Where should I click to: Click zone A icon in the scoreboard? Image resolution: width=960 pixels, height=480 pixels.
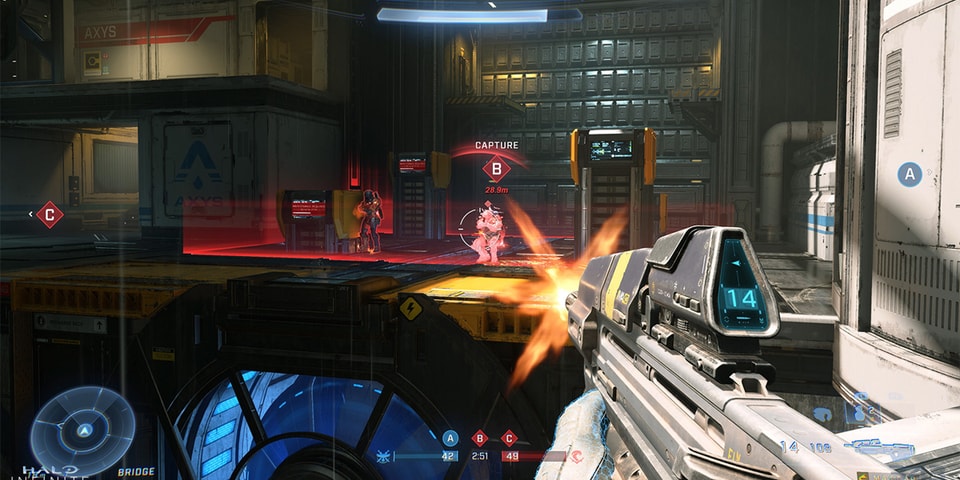pos(450,437)
